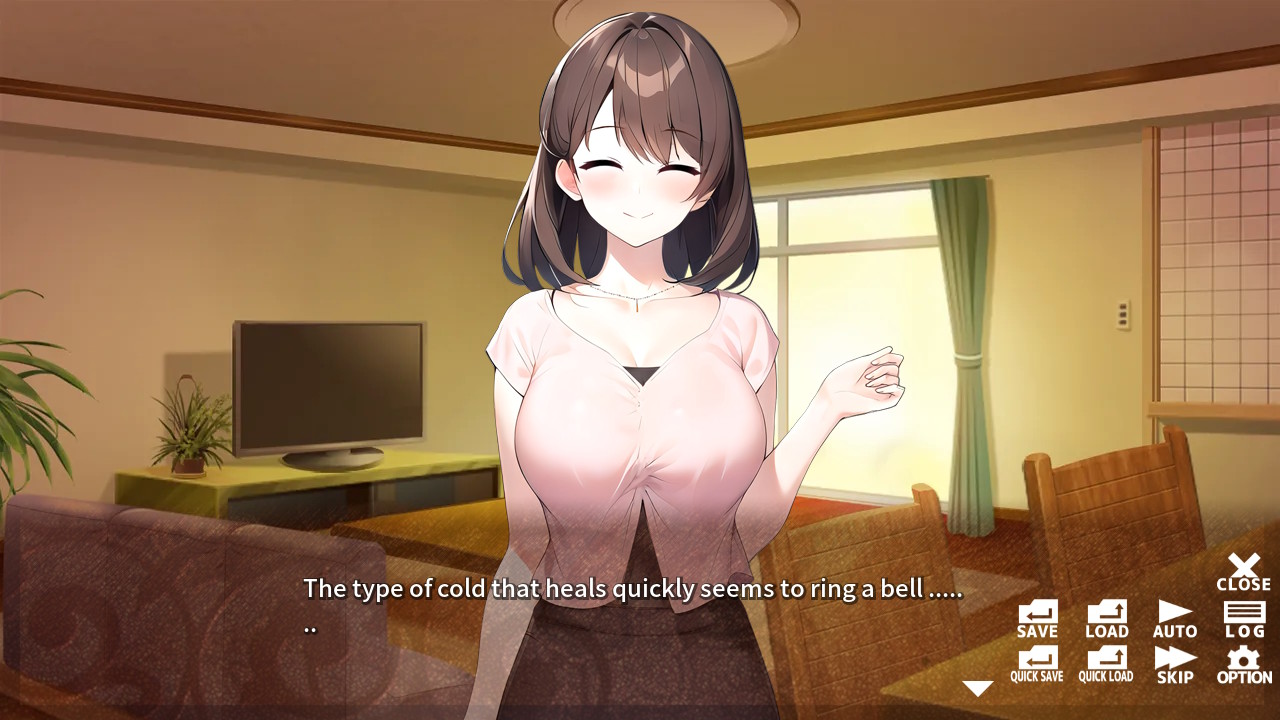Open the save game menu
Viewport: 1280px width, 720px height.
(1036, 612)
